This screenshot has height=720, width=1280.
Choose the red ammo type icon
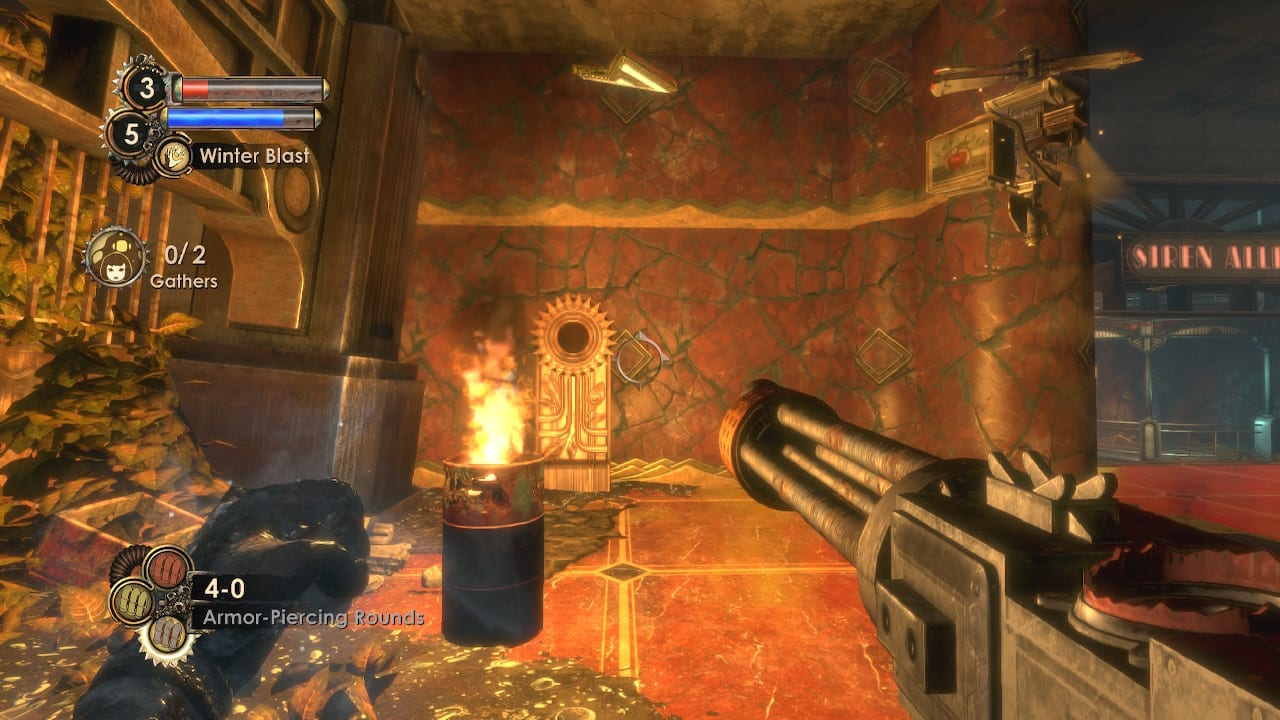pos(168,569)
